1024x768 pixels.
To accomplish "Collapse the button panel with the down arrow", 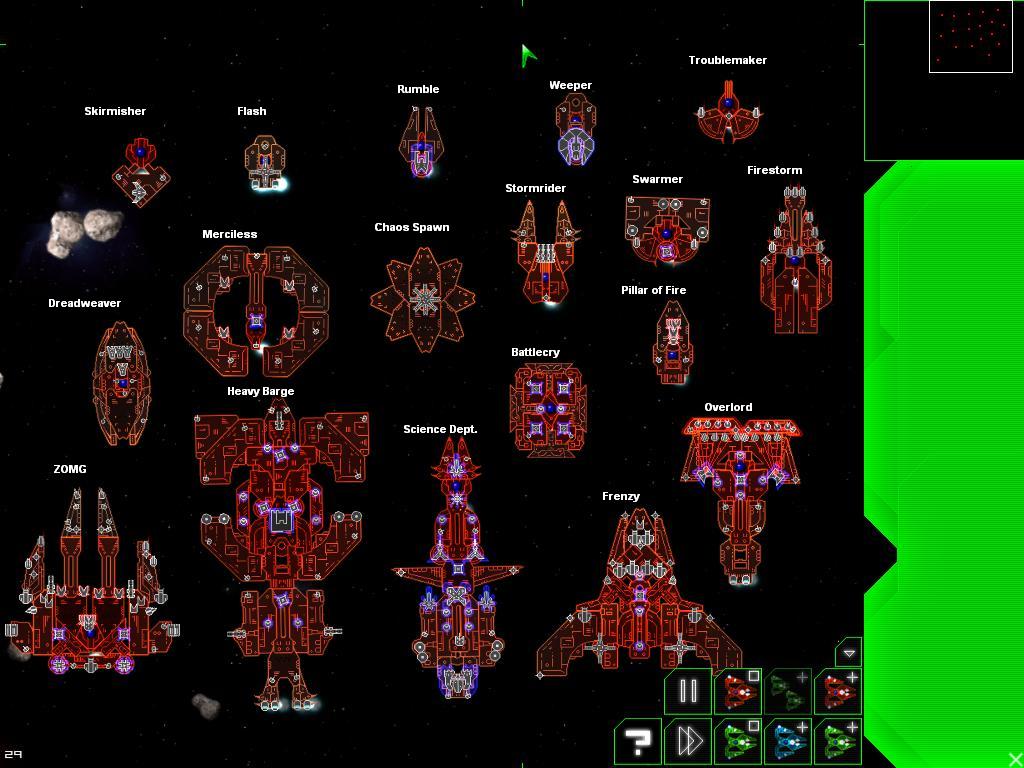I will pyautogui.click(x=848, y=652).
